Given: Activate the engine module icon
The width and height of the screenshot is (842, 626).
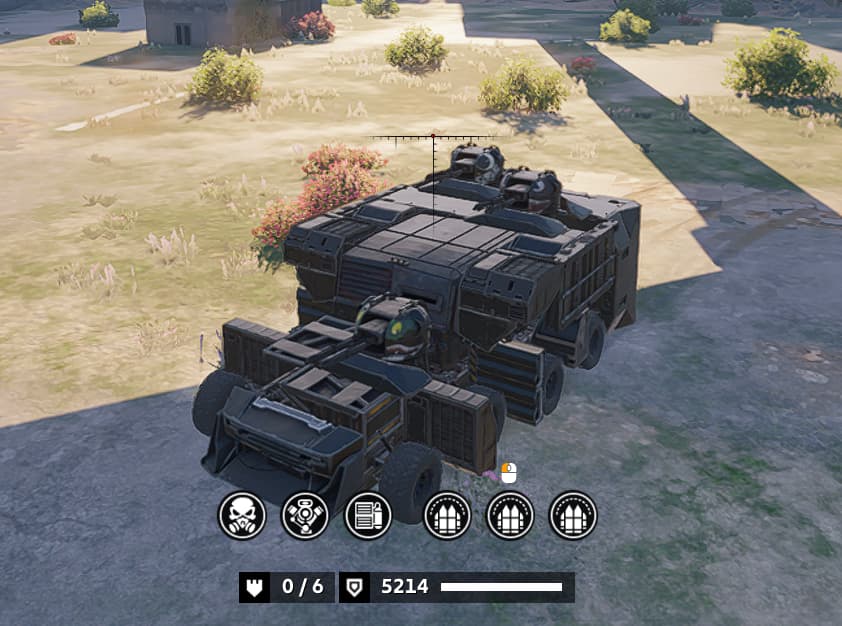Looking at the screenshot, I should click(305, 516).
